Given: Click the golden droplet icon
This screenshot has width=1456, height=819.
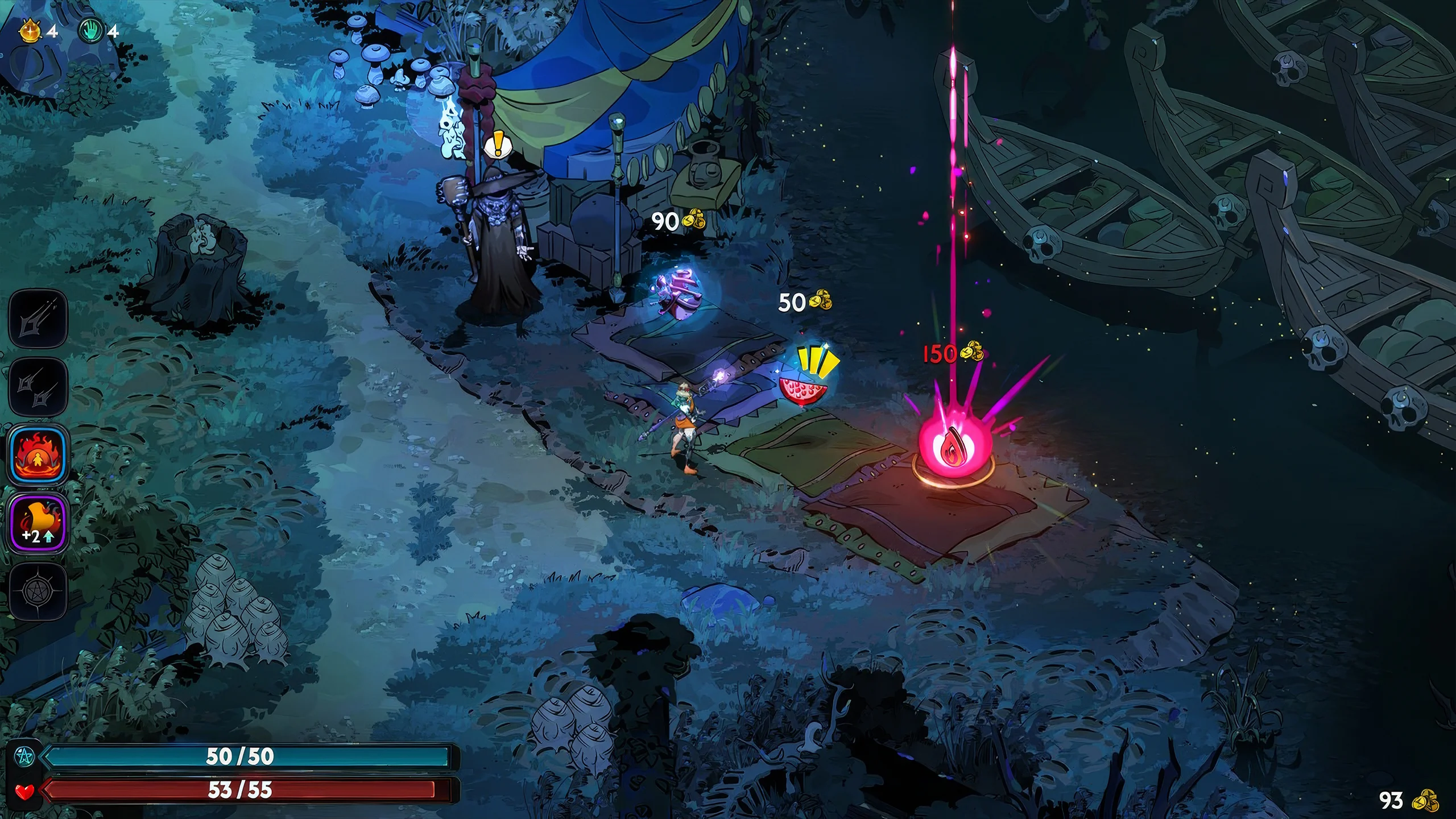Looking at the screenshot, I should coord(29,30).
